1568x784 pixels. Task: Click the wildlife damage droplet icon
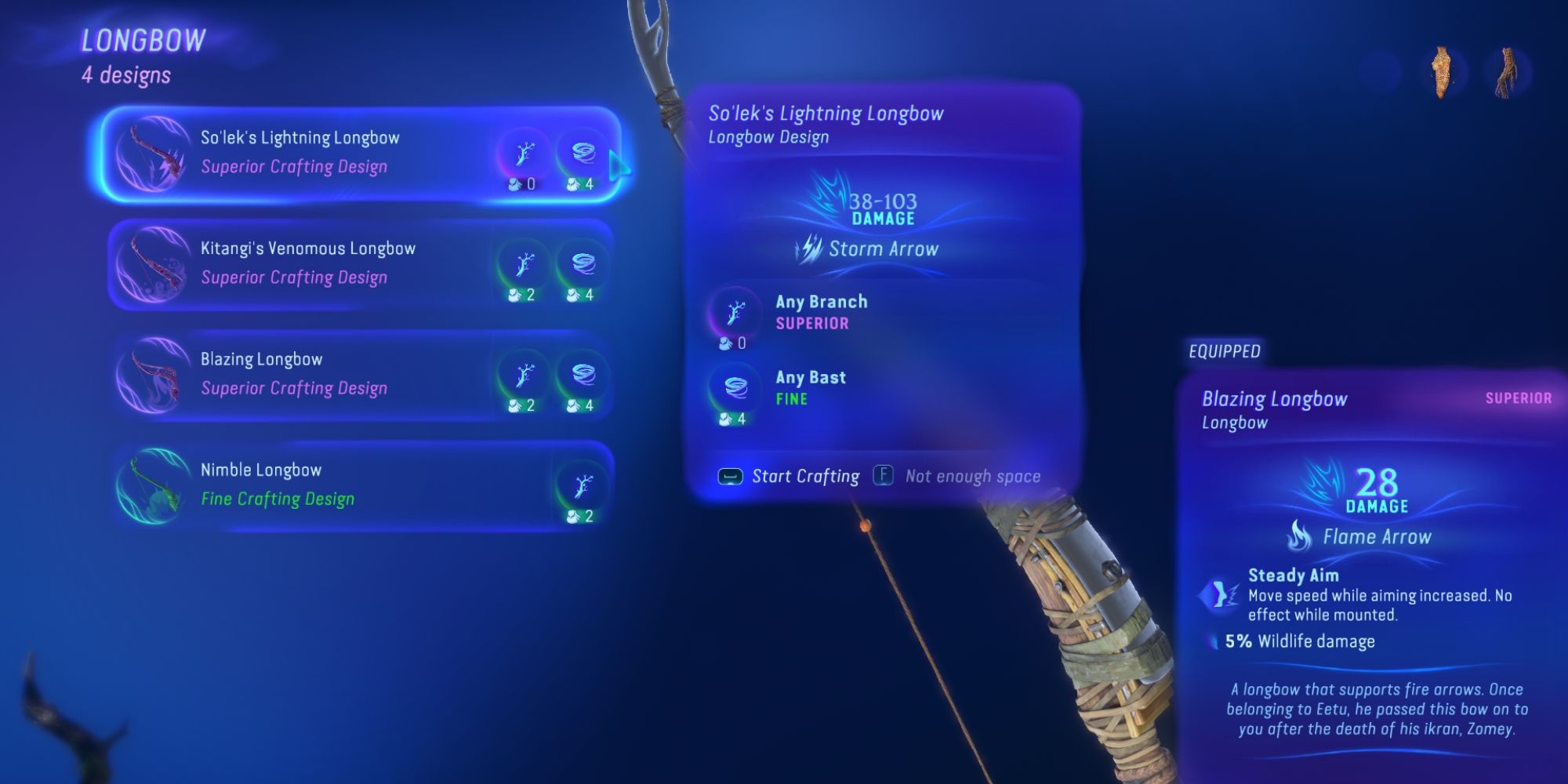1214,641
